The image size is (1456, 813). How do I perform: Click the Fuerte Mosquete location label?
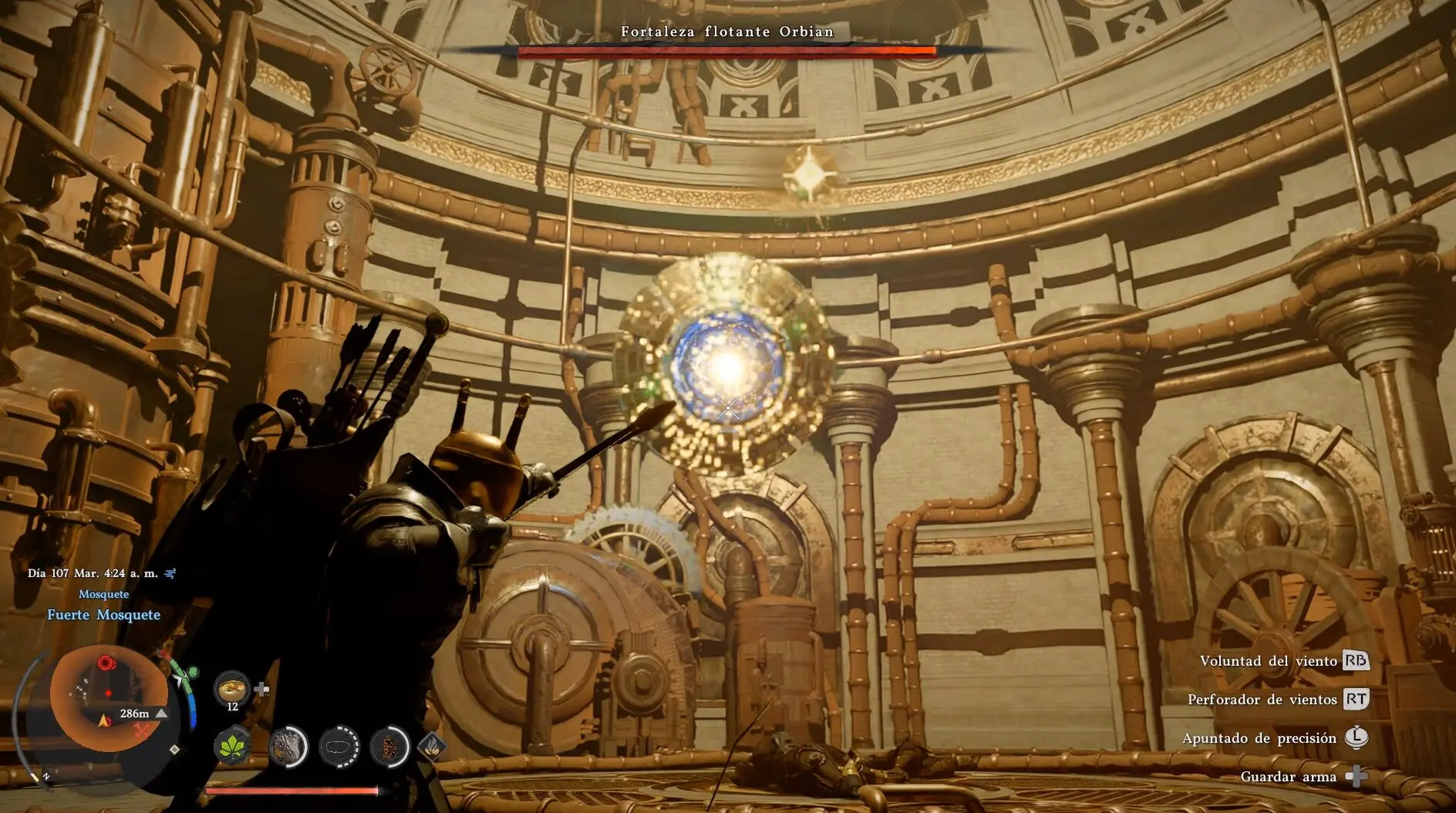click(104, 615)
